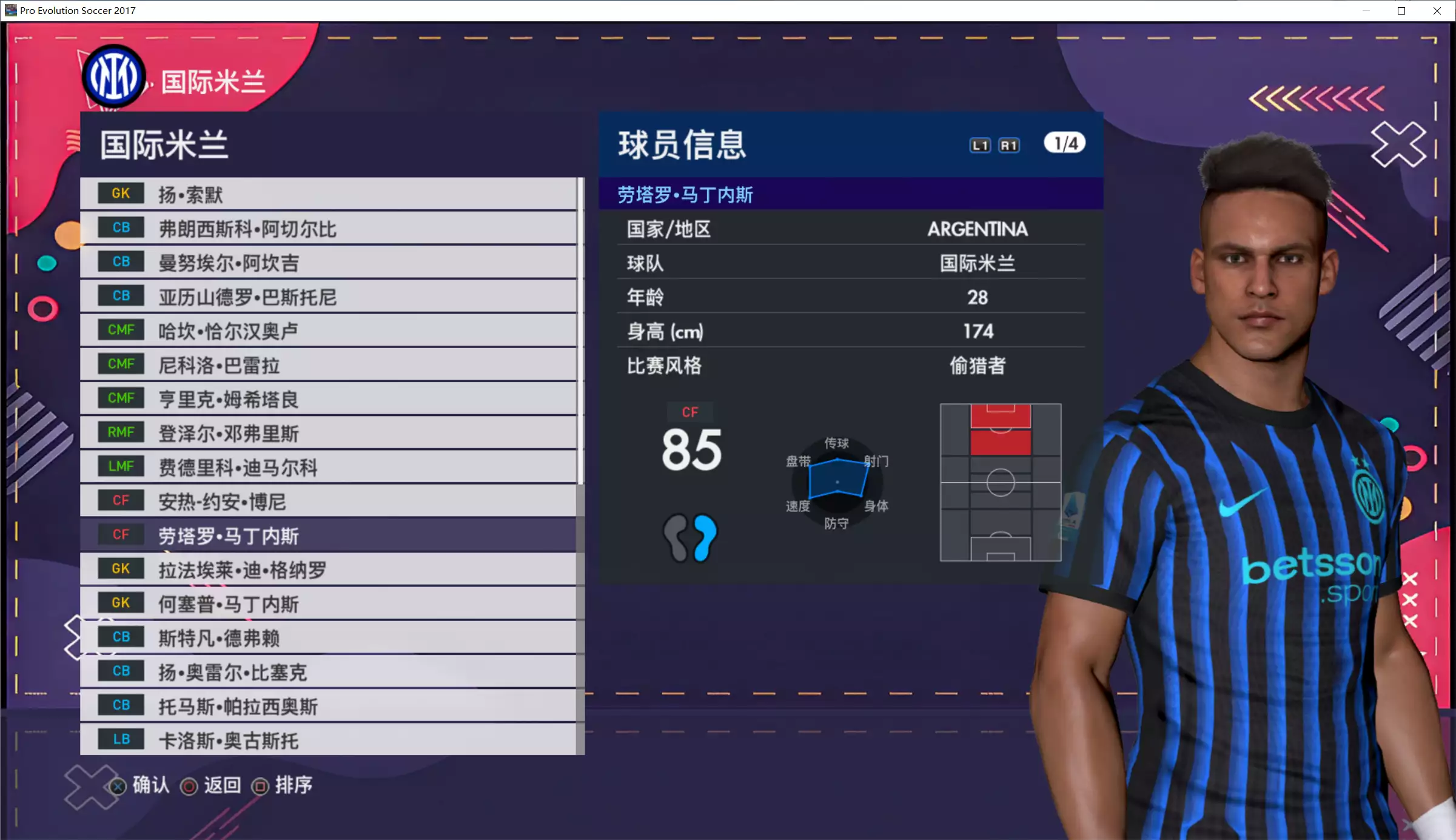Screen dimensions: 1456x840
Task: Select 曼努埃尔•阿坎吉 row
Action: point(327,262)
